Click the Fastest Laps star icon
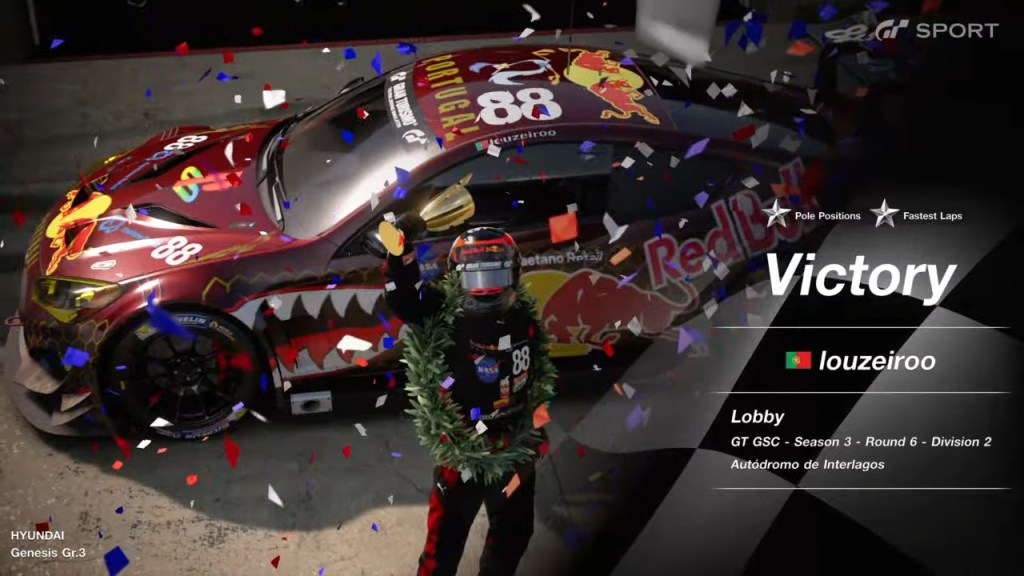Viewport: 1024px width, 576px height. point(884,213)
